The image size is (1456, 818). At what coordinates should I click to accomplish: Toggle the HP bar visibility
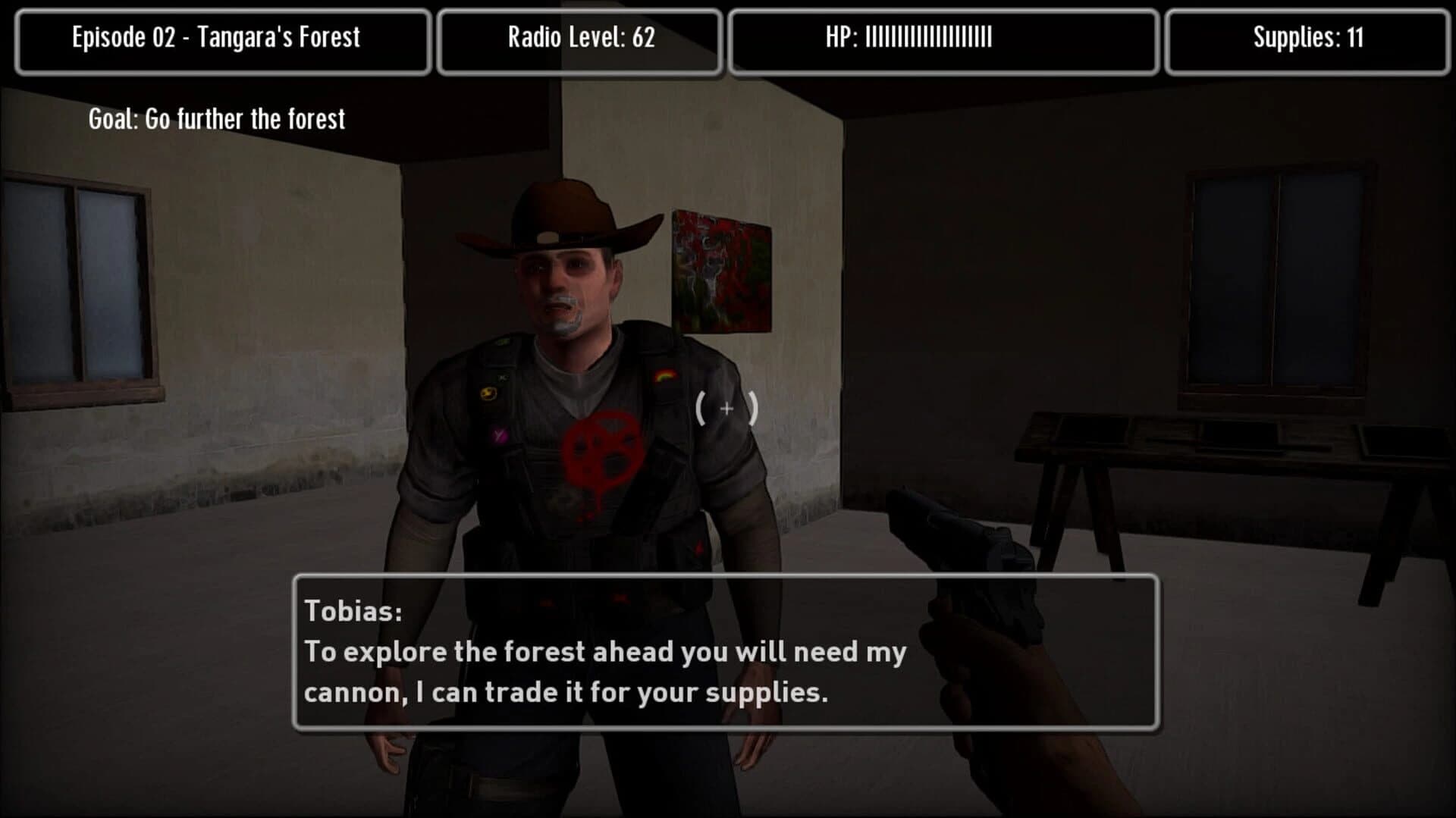tap(943, 39)
